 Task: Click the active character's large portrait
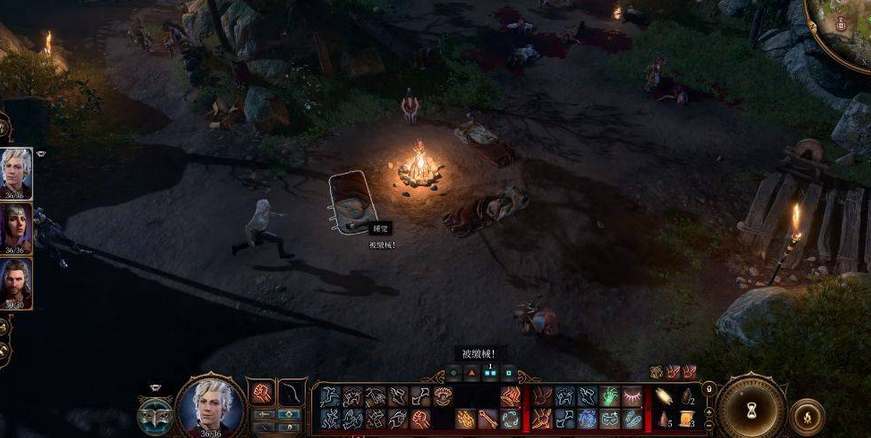(x=211, y=405)
